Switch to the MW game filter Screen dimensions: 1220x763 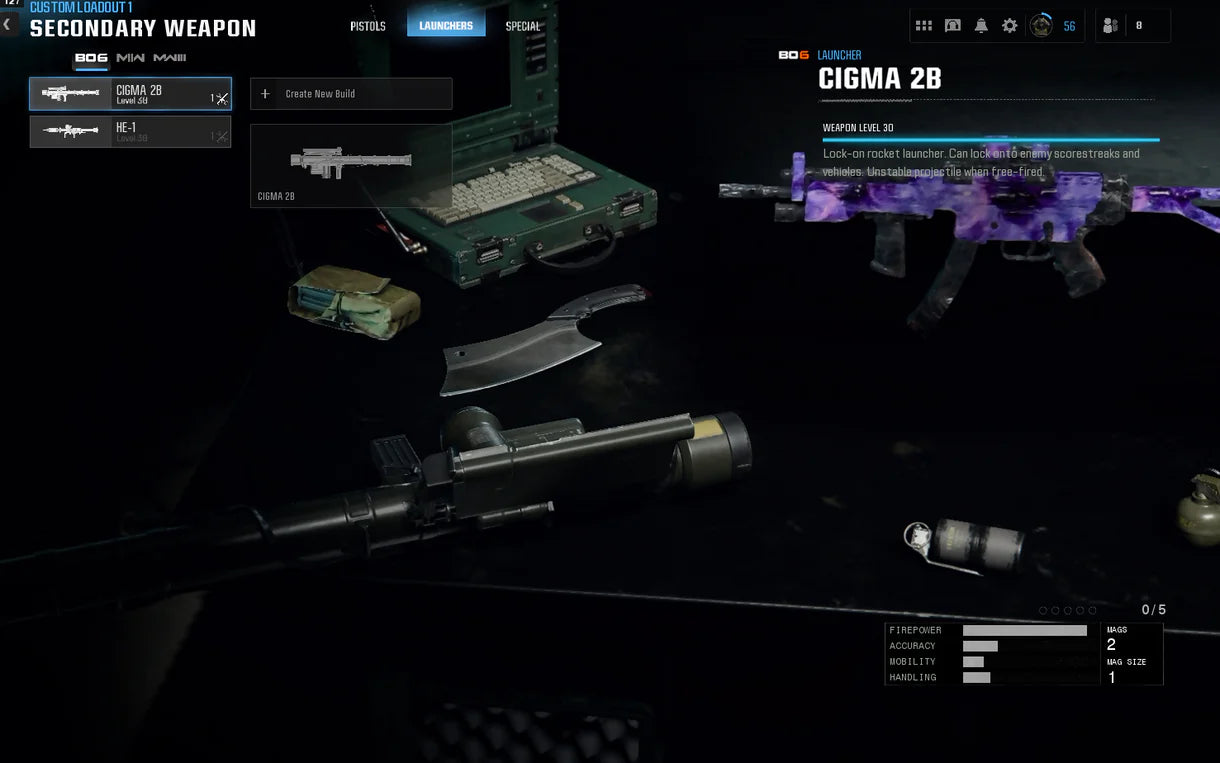130,58
